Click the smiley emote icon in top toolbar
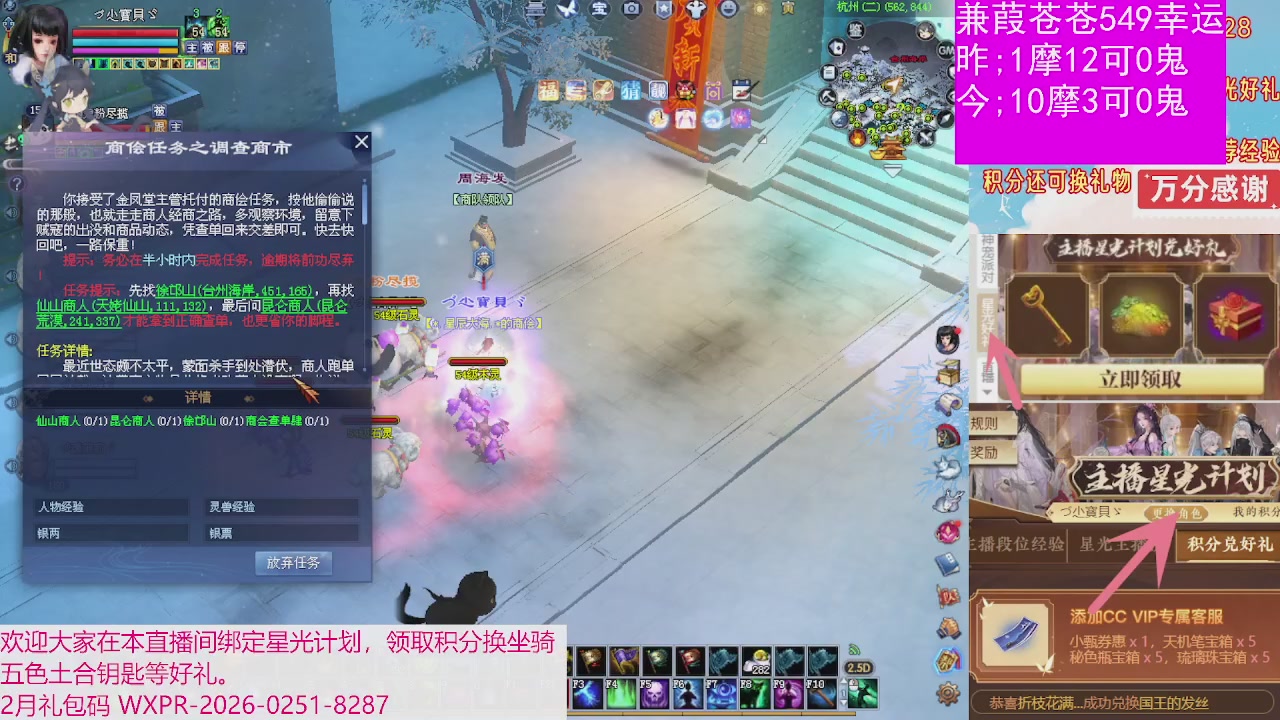This screenshot has width=1280, height=720. point(730,11)
